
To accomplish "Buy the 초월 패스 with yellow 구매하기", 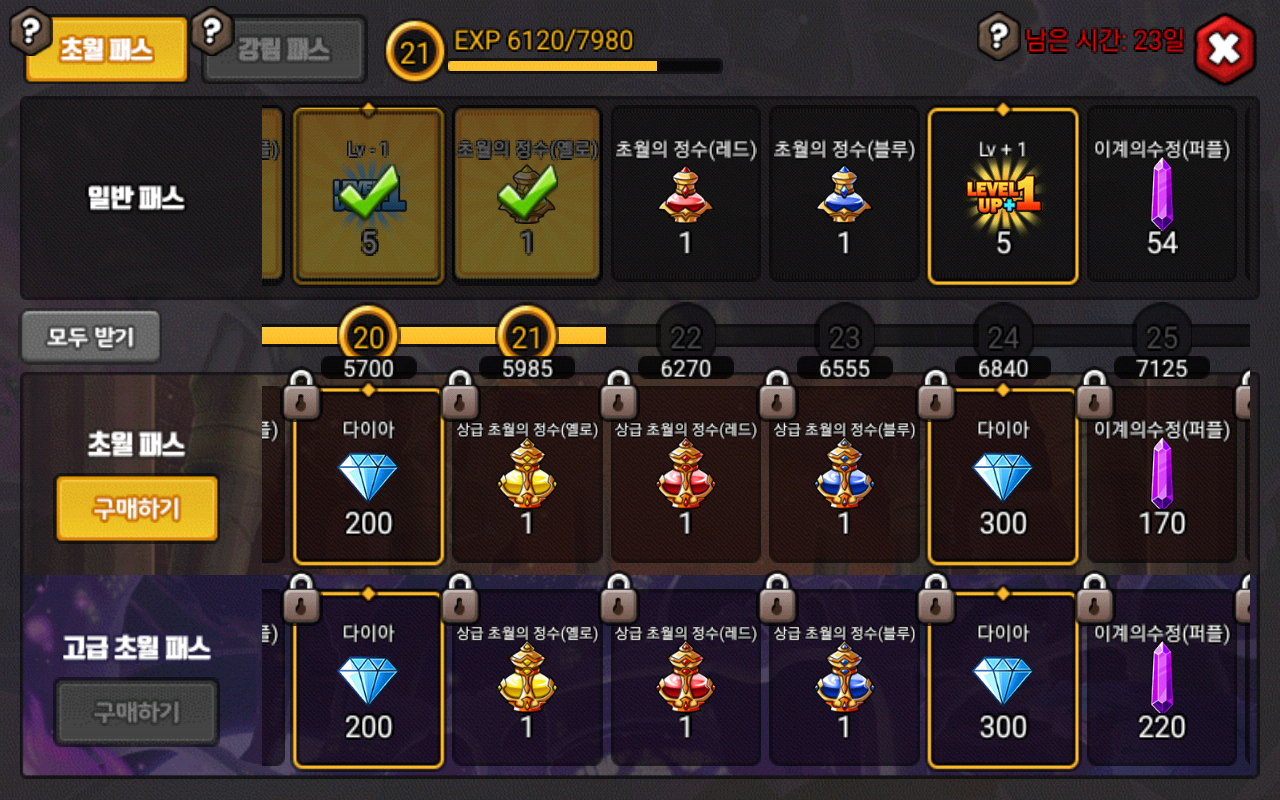I will (x=137, y=508).
